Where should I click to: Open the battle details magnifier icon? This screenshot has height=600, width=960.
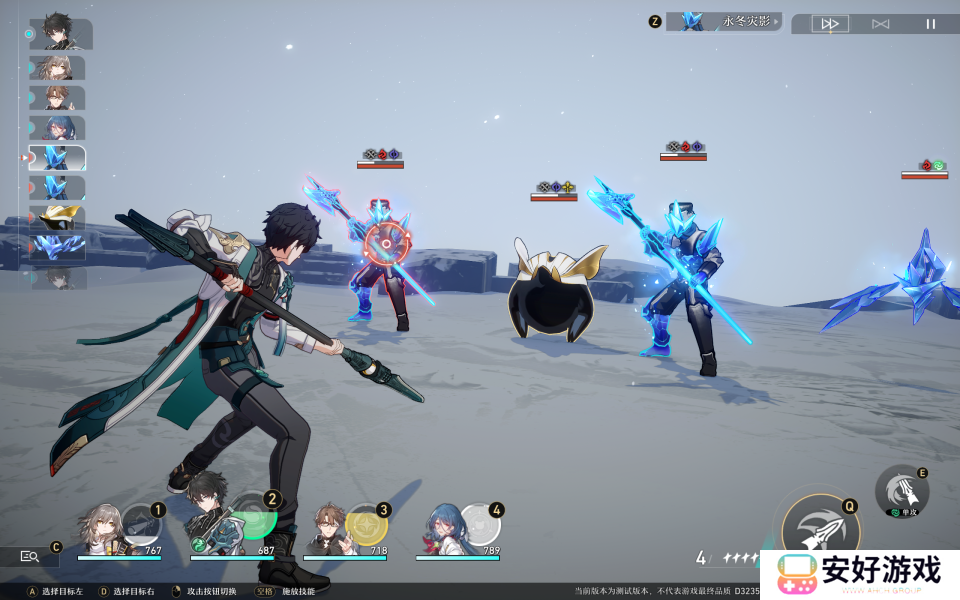(x=29, y=557)
